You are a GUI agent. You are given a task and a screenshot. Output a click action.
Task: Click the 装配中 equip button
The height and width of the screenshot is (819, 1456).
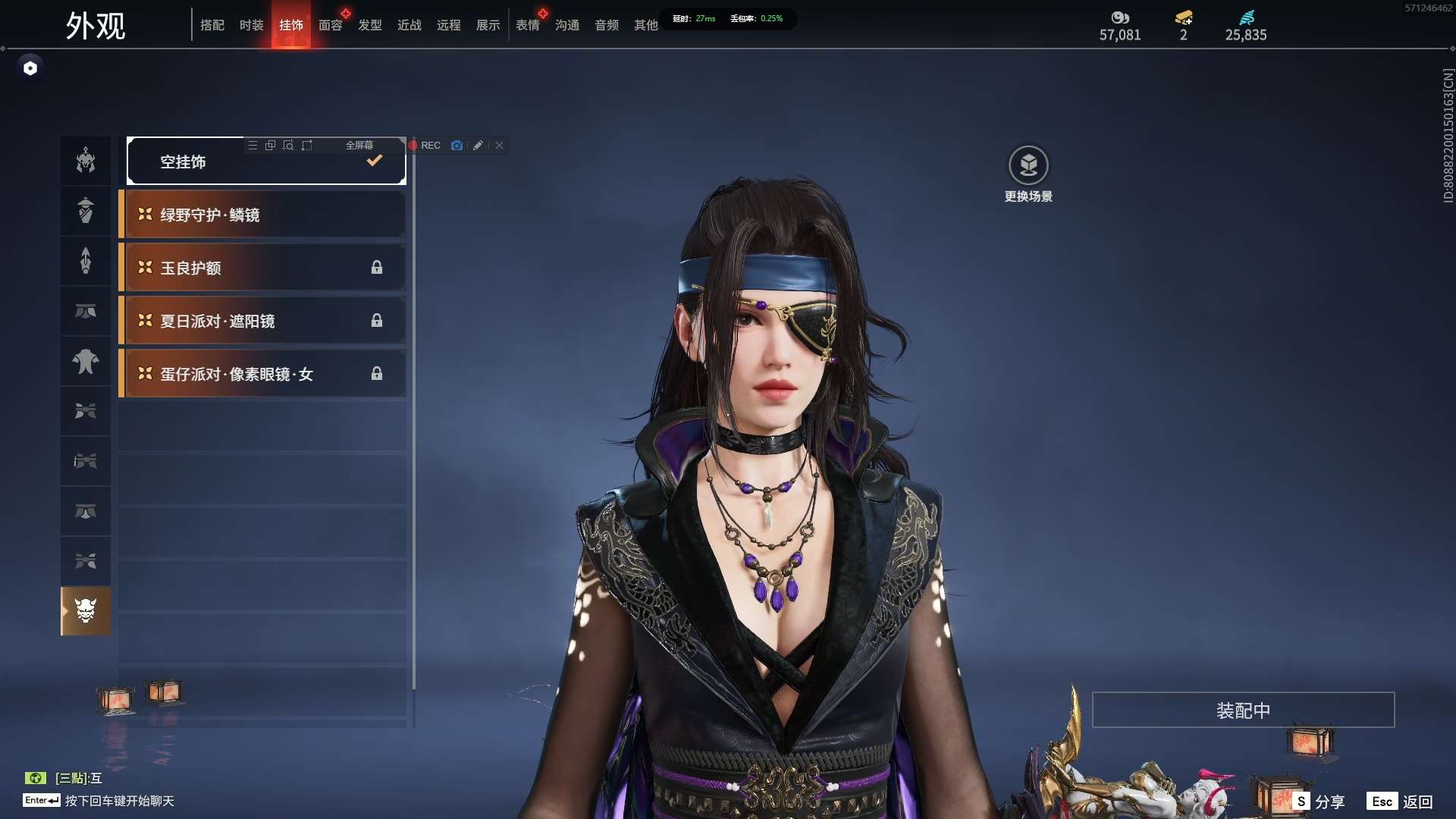click(1243, 710)
